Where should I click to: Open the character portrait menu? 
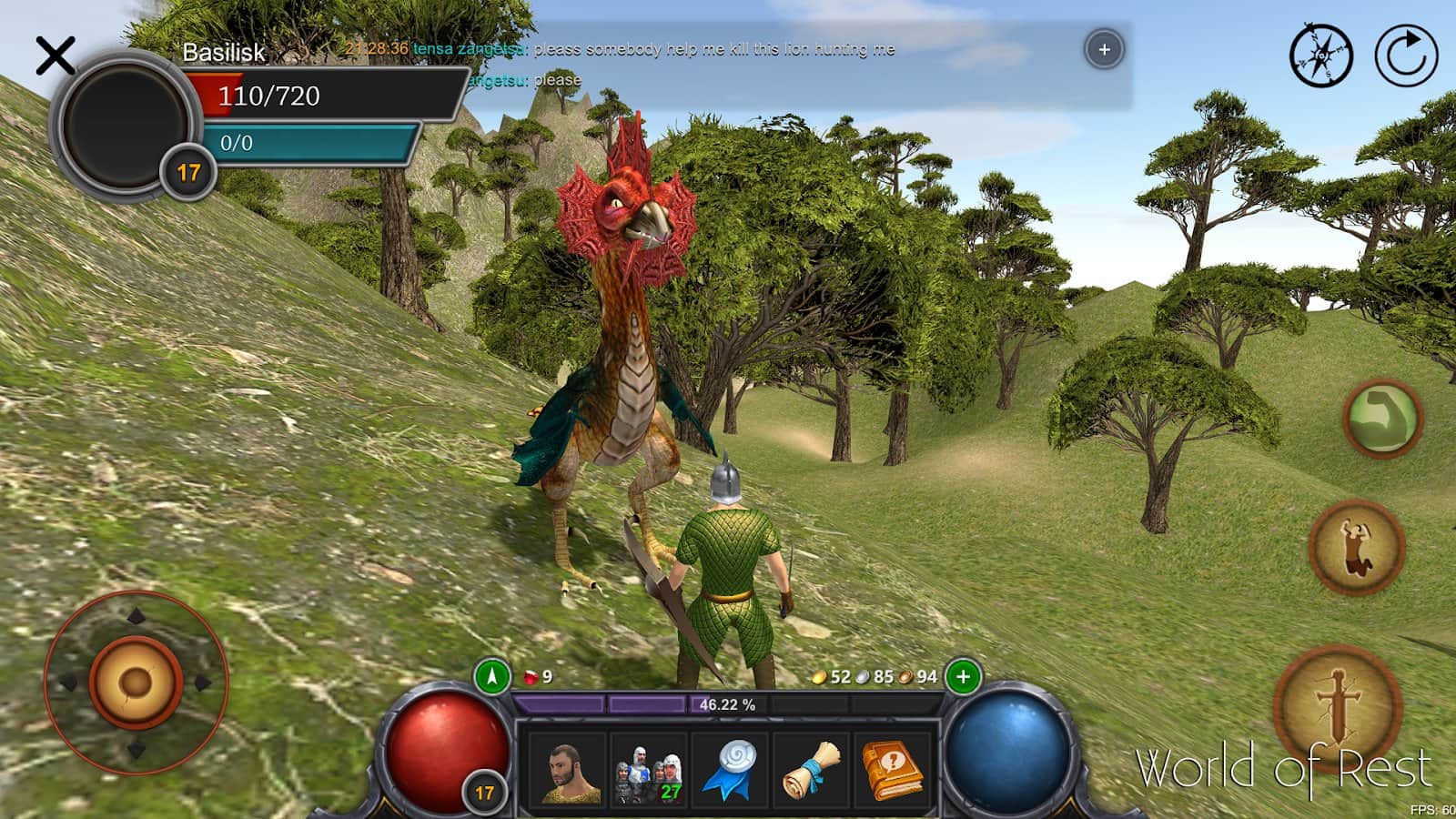pyautogui.click(x=570, y=772)
